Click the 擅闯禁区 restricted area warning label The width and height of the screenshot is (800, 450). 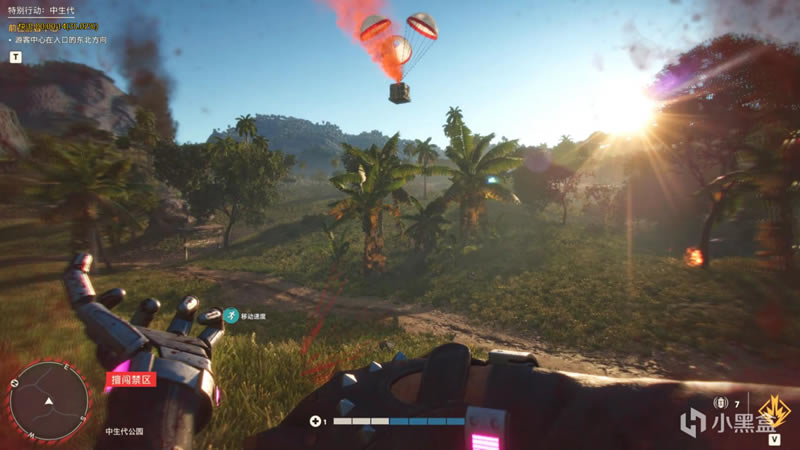[x=129, y=379]
